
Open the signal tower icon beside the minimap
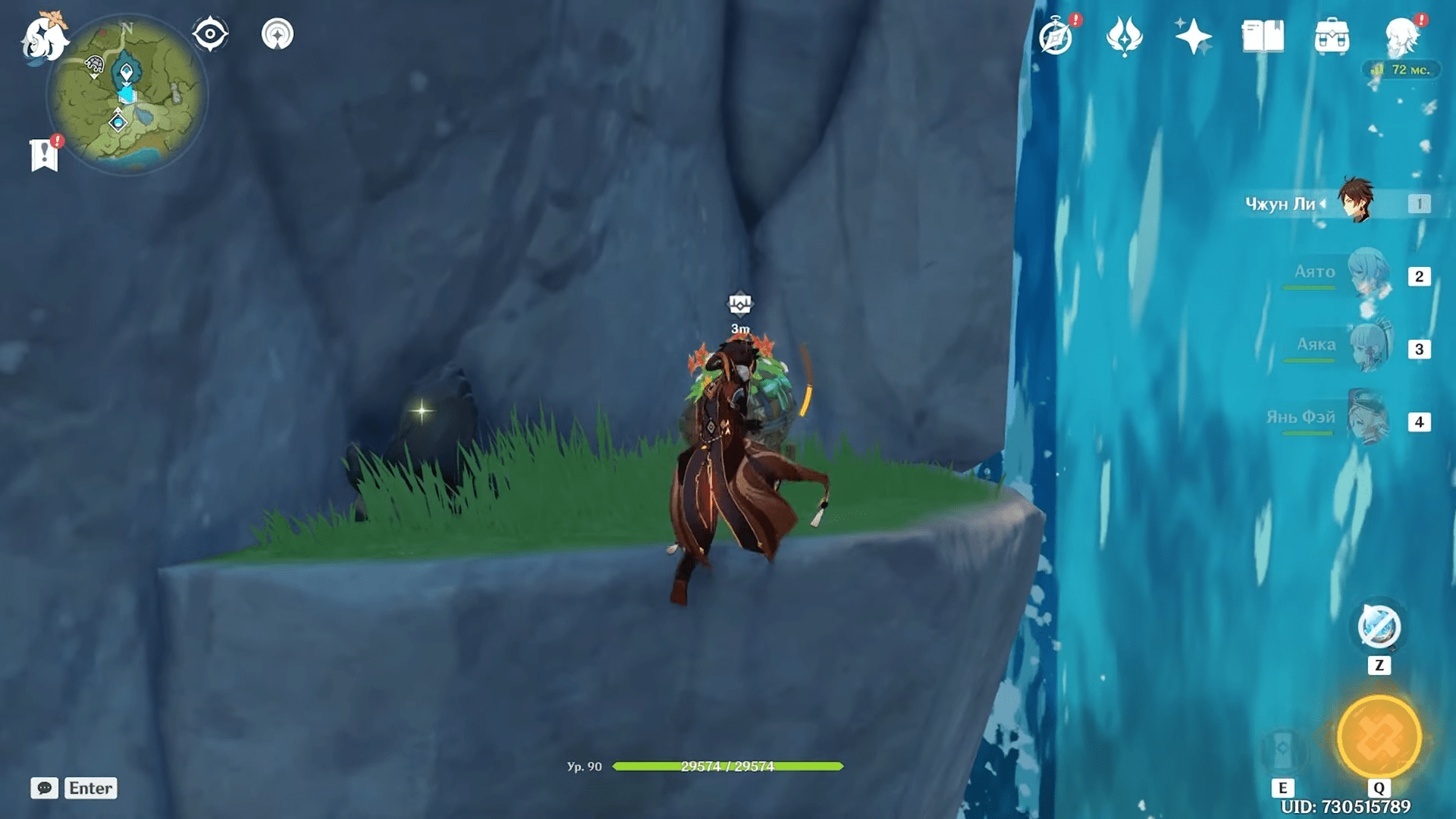277,34
